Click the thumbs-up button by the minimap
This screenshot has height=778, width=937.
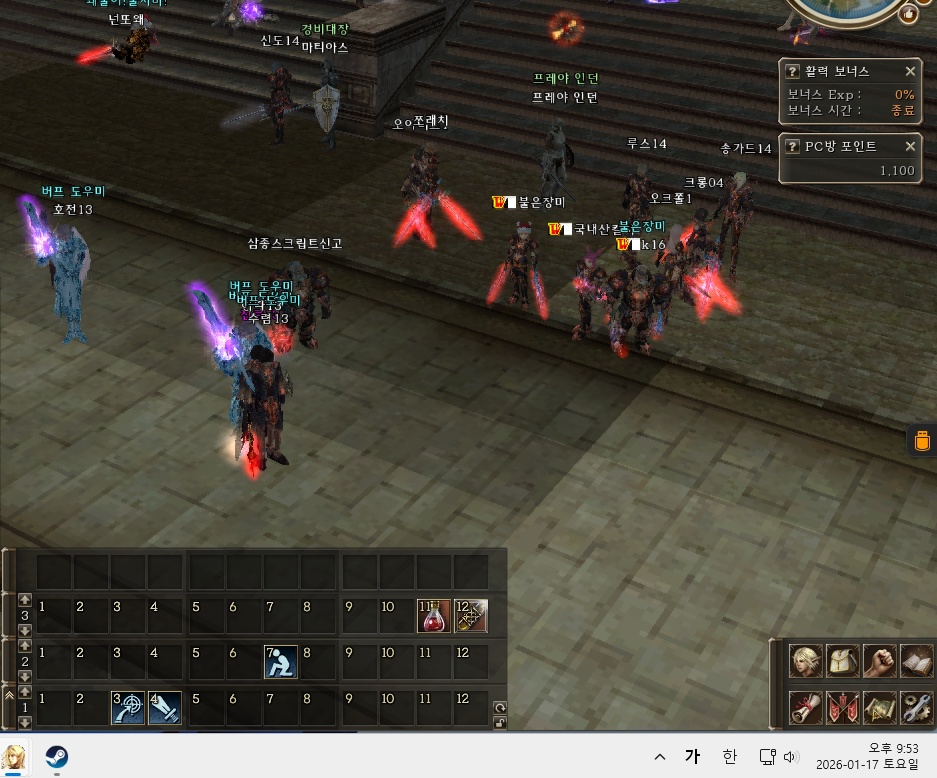(908, 14)
